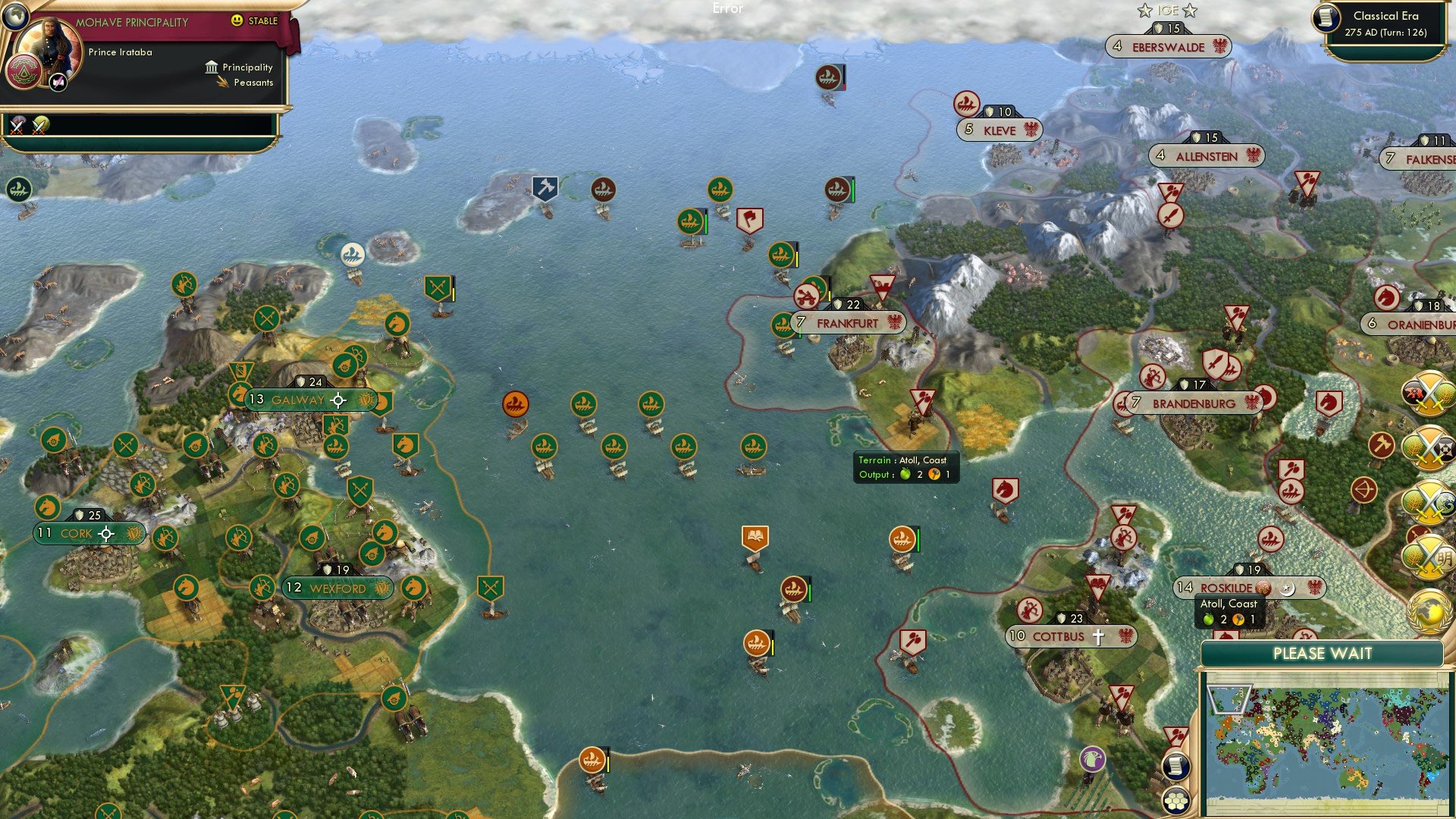
Task: Select the globe overlay icon above the leader portrait
Action: [x=15, y=17]
